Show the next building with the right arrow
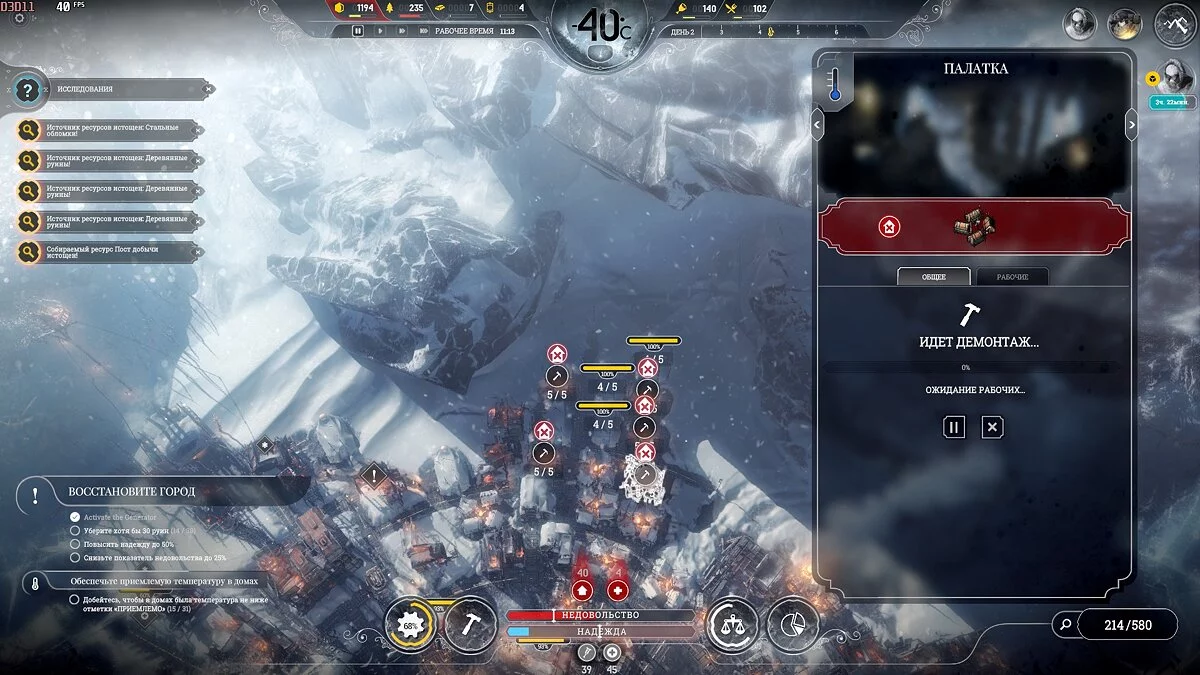Image resolution: width=1200 pixels, height=675 pixels. [1132, 124]
